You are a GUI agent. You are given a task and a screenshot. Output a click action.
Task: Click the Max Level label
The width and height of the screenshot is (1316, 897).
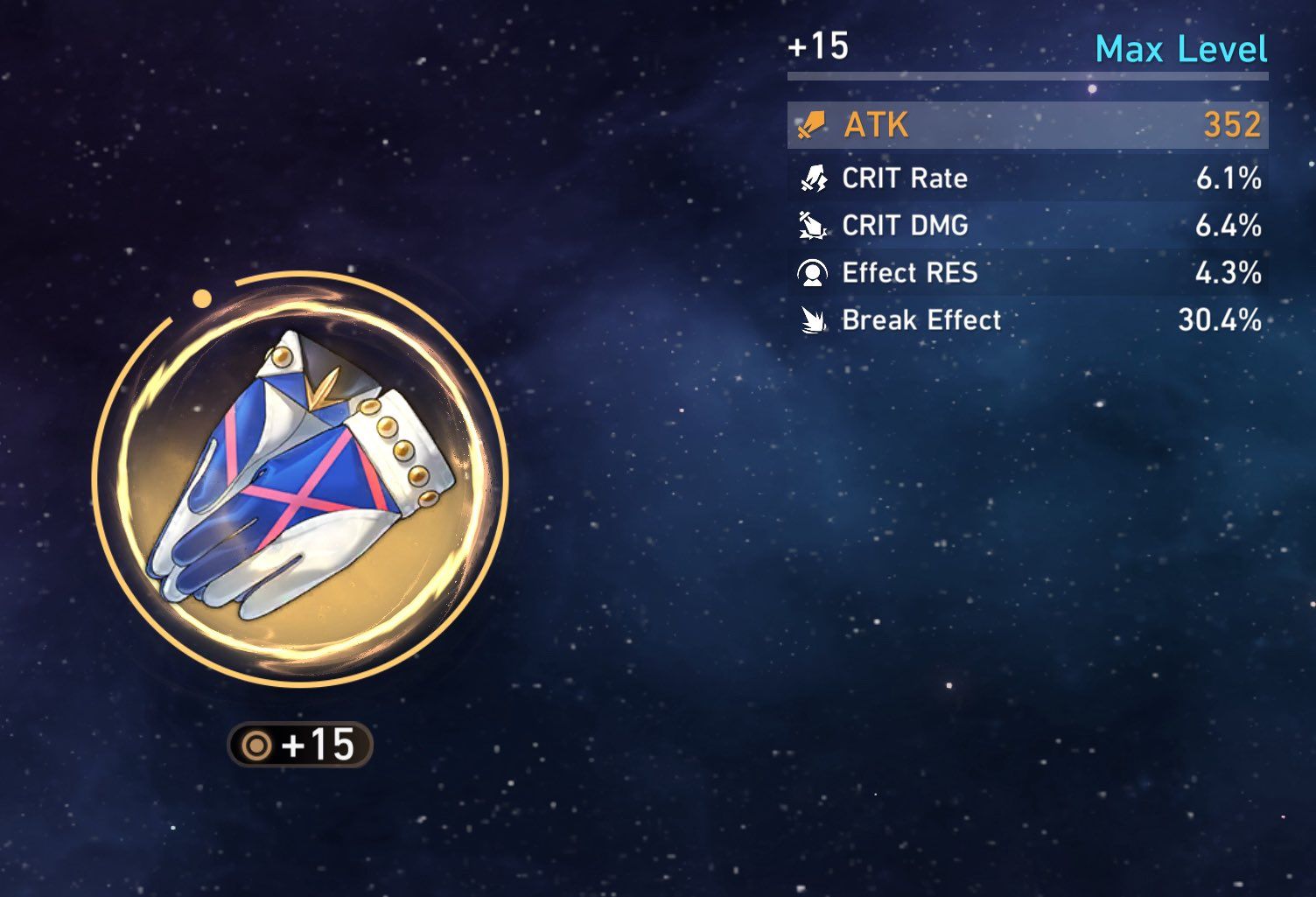pos(1181,50)
